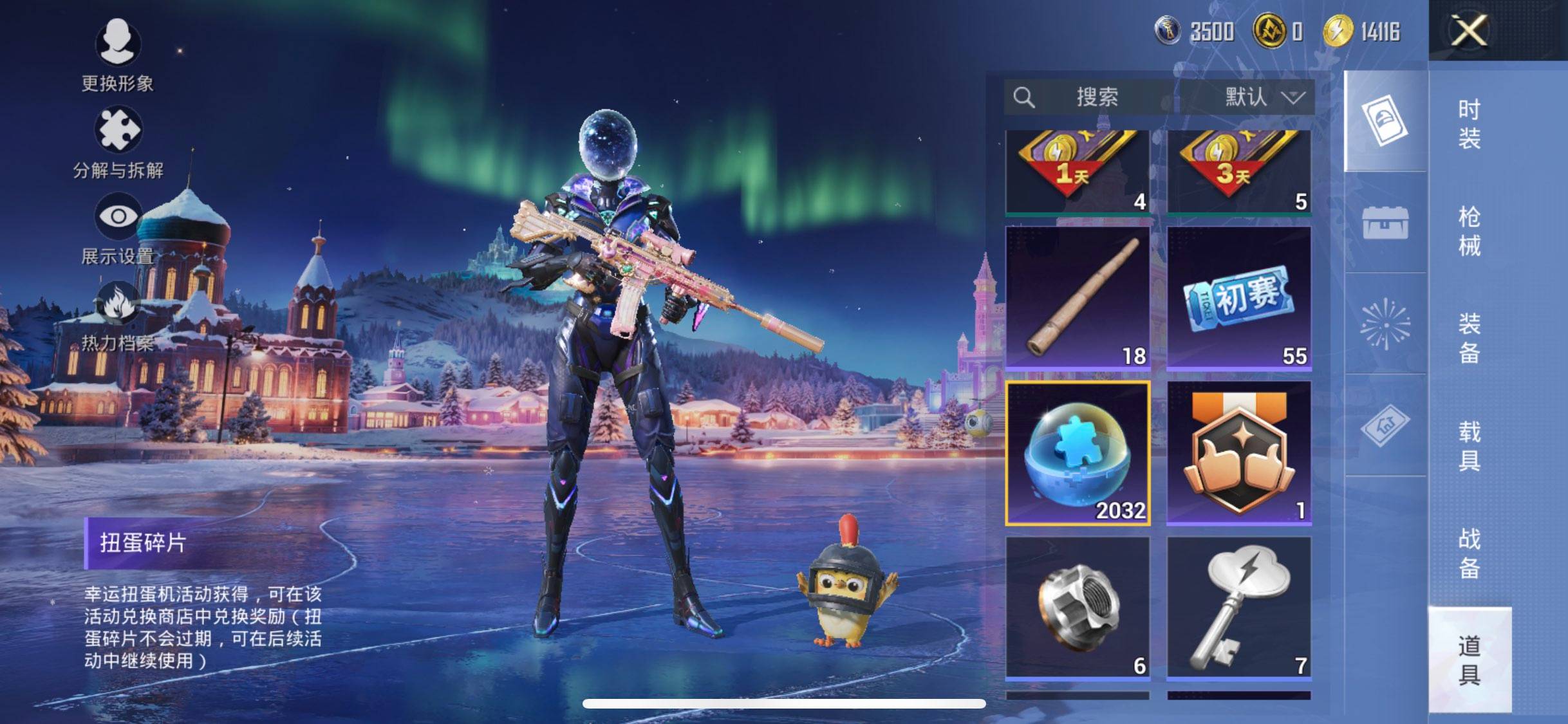
Task: Open 分解与拆解 dismantle menu
Action: (118, 142)
